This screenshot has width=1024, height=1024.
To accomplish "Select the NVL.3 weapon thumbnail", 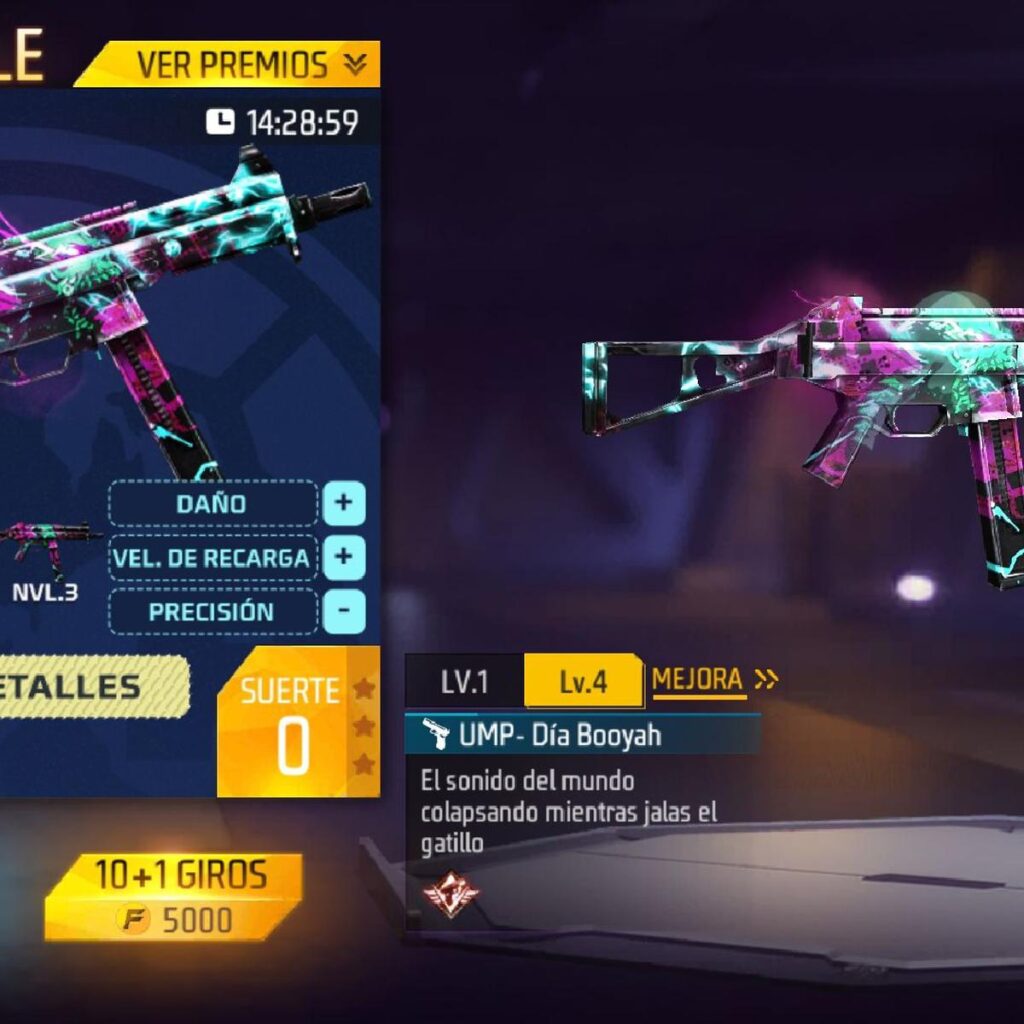I will (x=46, y=552).
